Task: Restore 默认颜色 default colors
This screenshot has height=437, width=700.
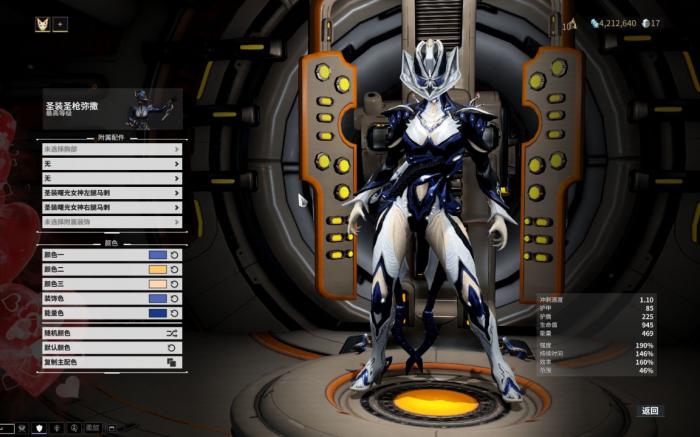Action: (112, 348)
